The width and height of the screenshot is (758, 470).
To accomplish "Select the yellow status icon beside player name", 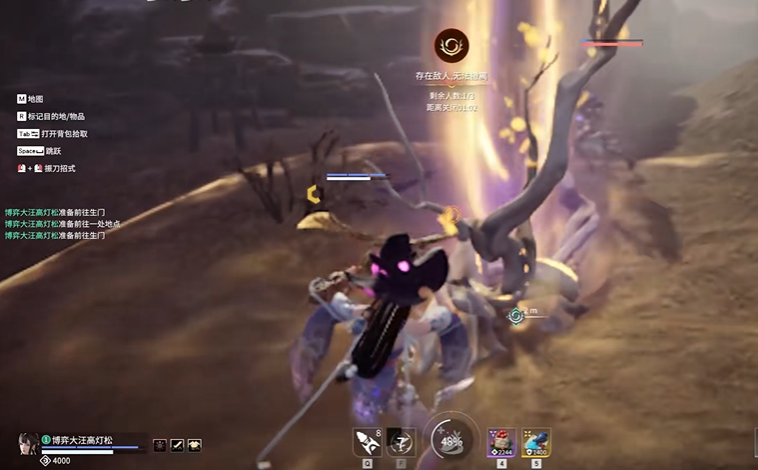I will click(194, 444).
